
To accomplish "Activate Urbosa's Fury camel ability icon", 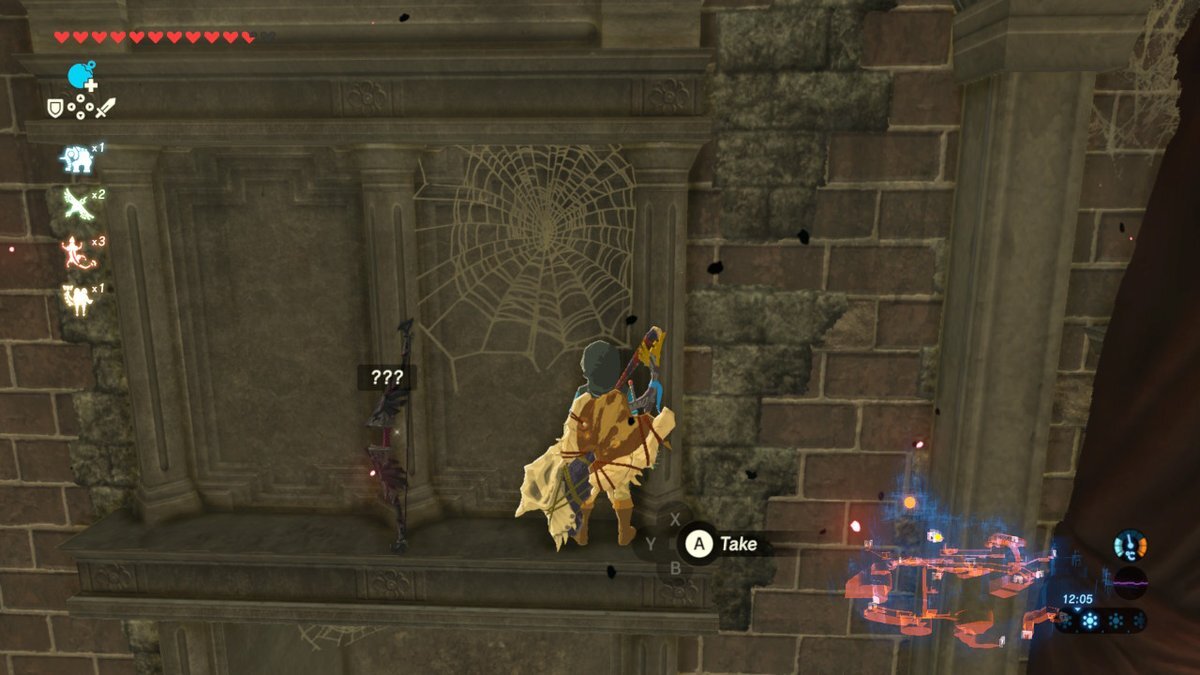I will 78,298.
